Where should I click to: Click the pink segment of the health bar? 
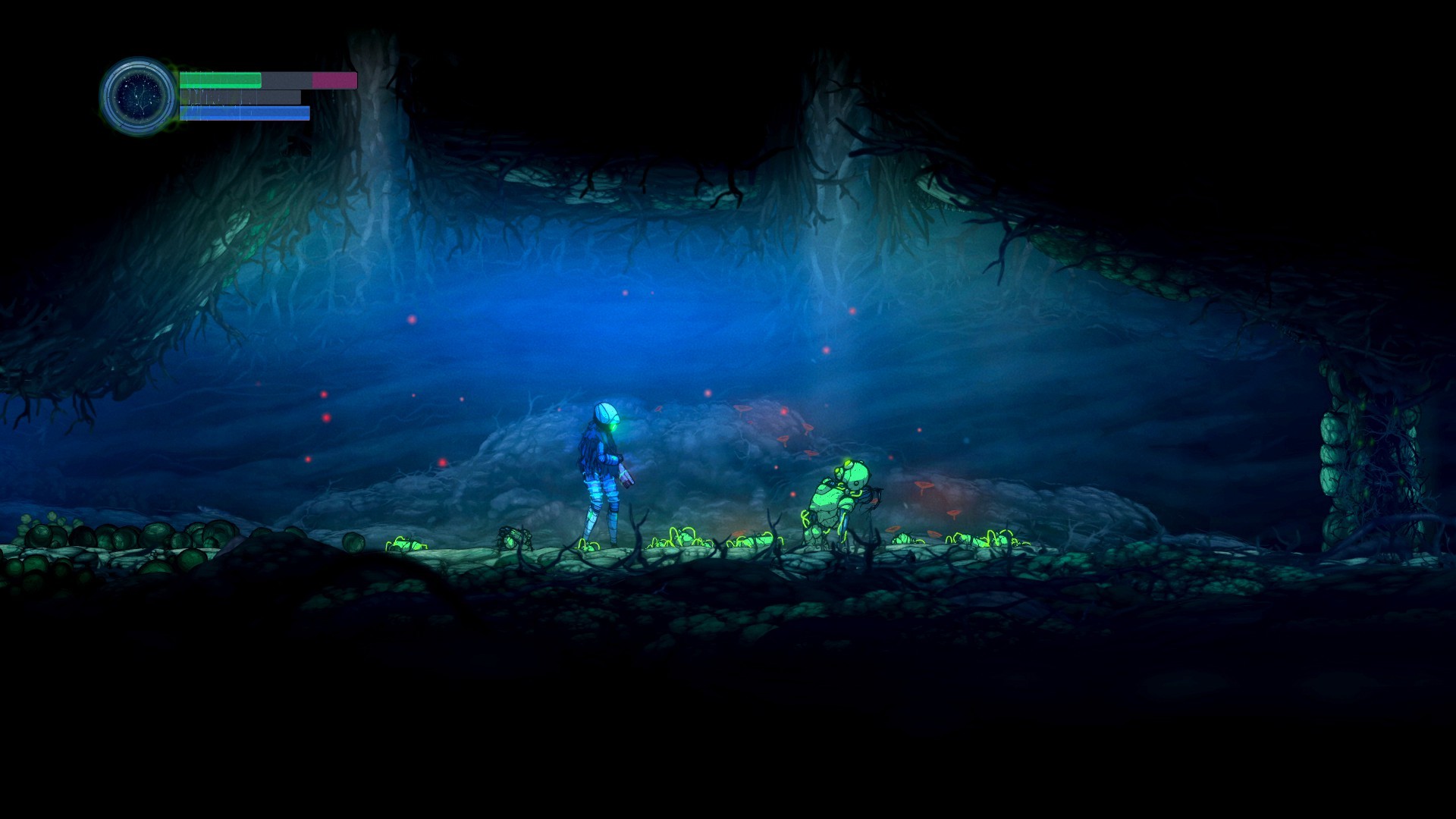(332, 78)
